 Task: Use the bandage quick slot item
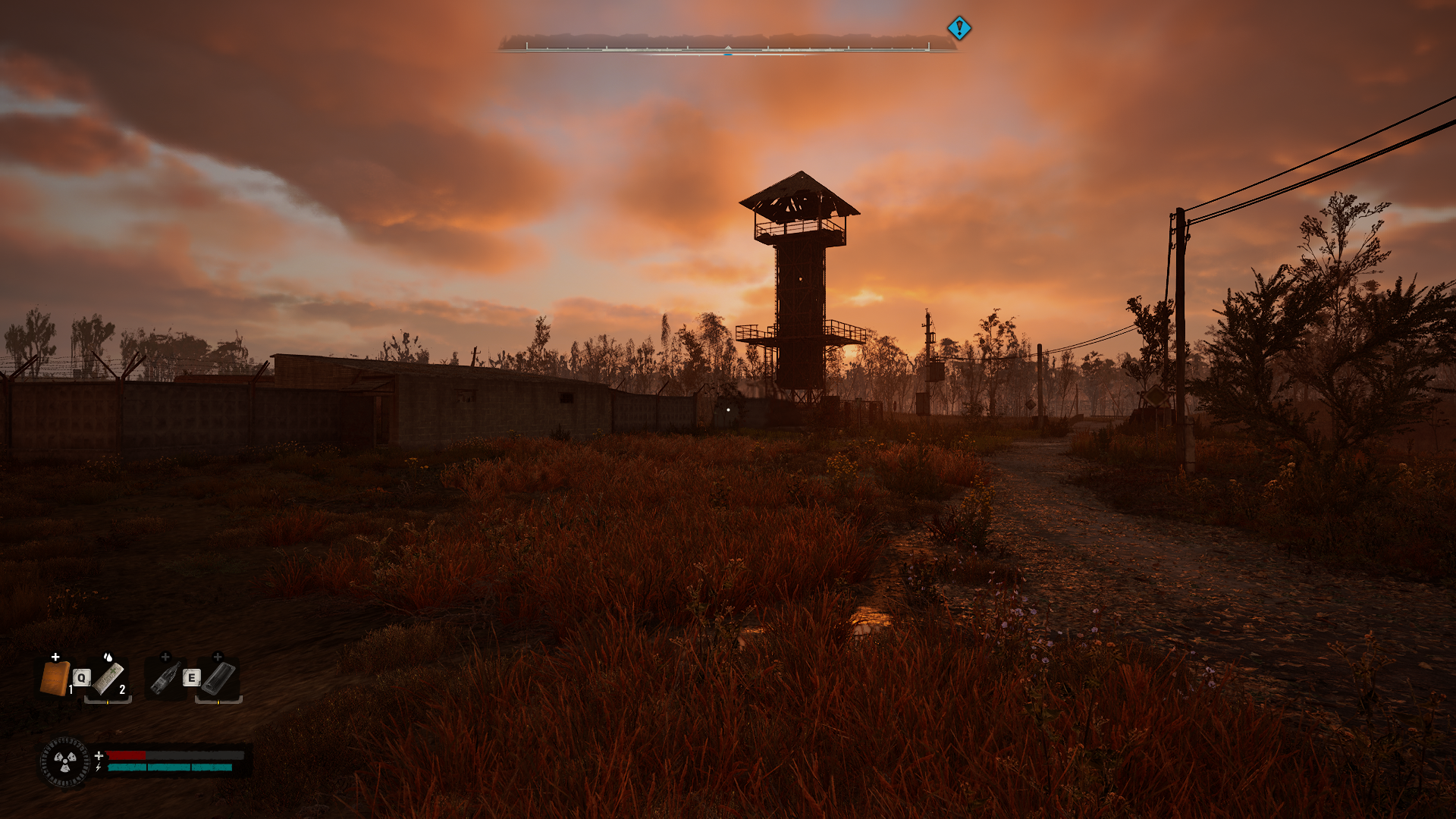point(108,678)
